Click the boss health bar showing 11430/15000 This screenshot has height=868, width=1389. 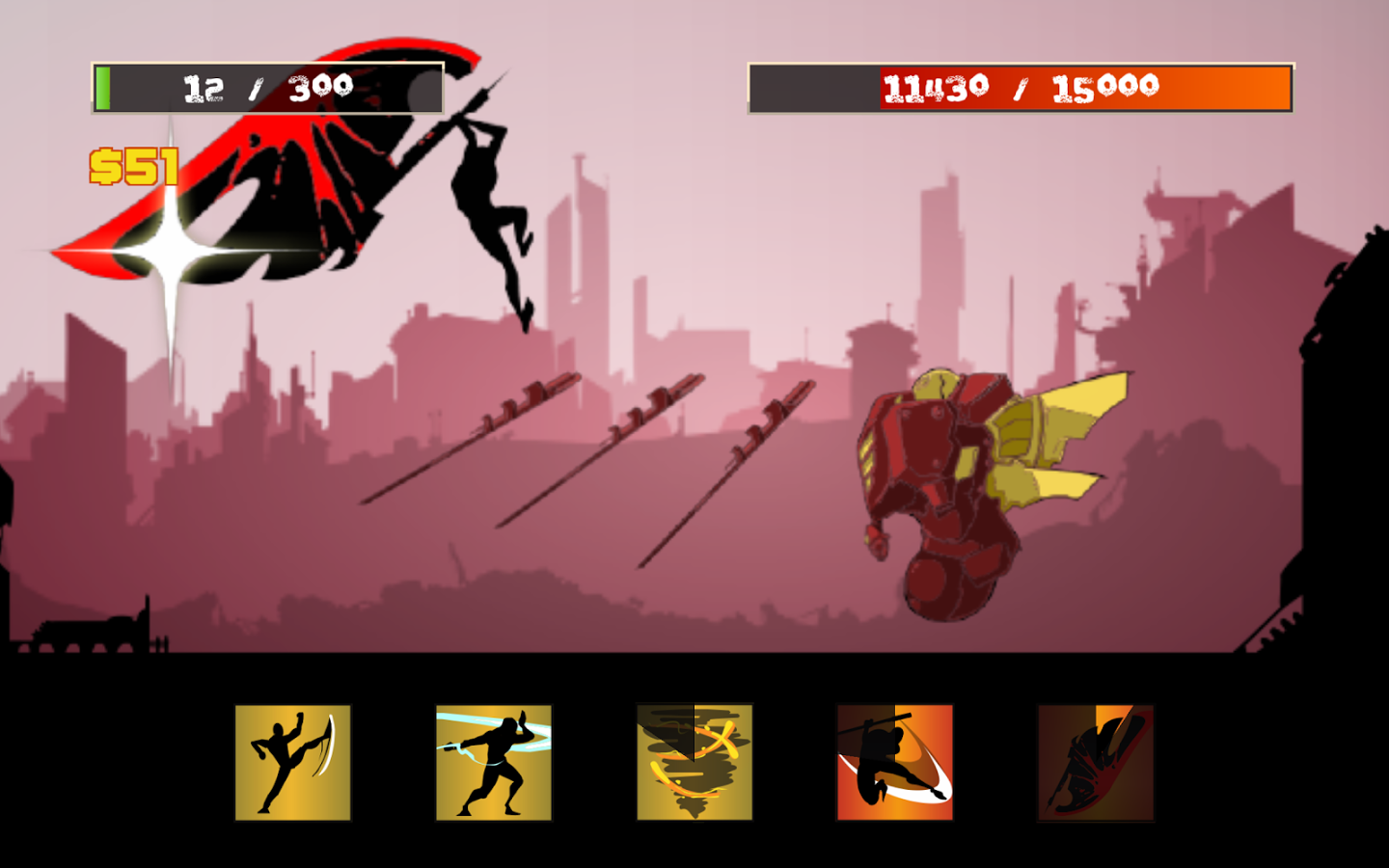pos(1020,87)
